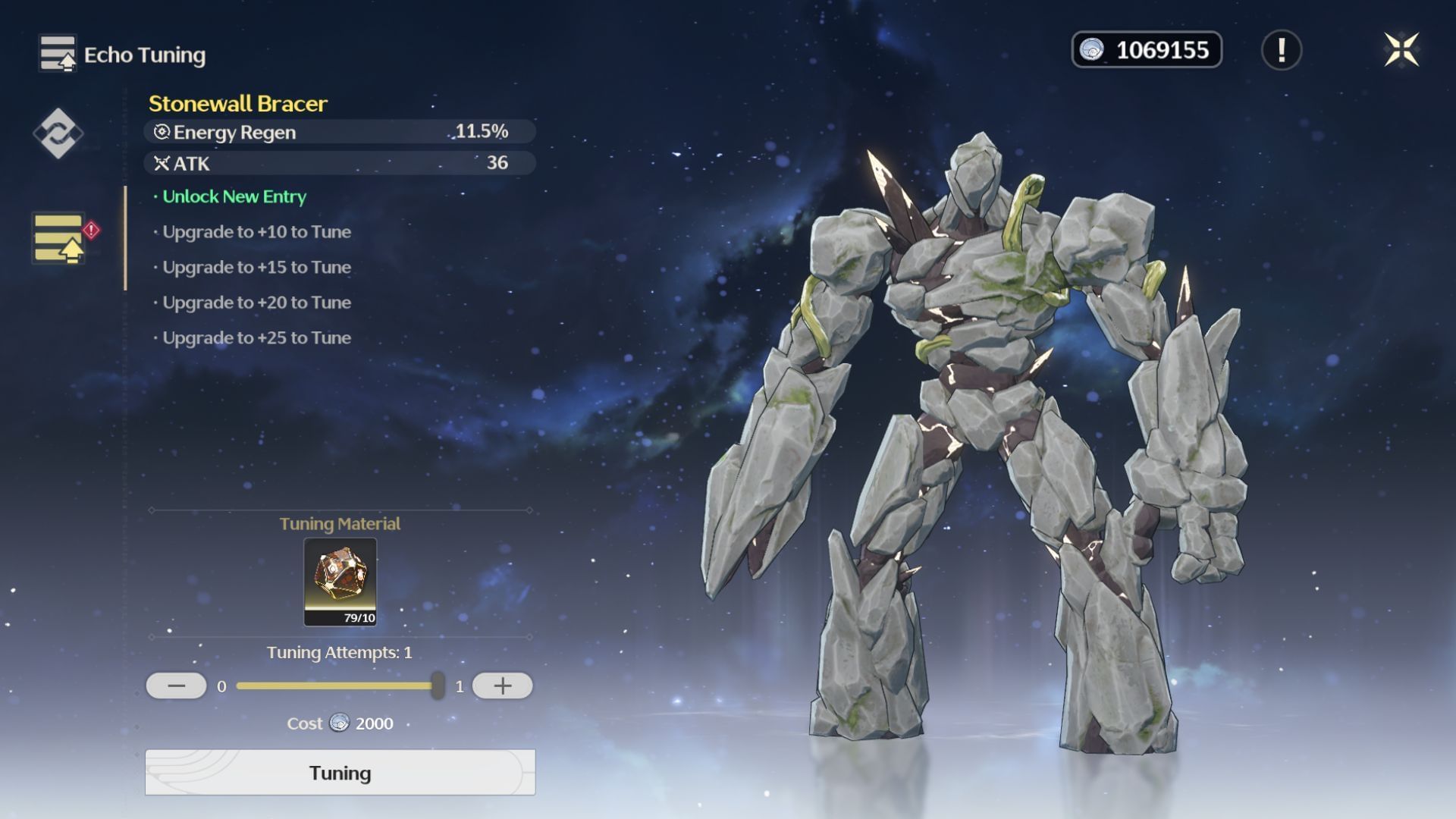Select the Unlock New Entry line
The image size is (1456, 819).
click(x=234, y=197)
